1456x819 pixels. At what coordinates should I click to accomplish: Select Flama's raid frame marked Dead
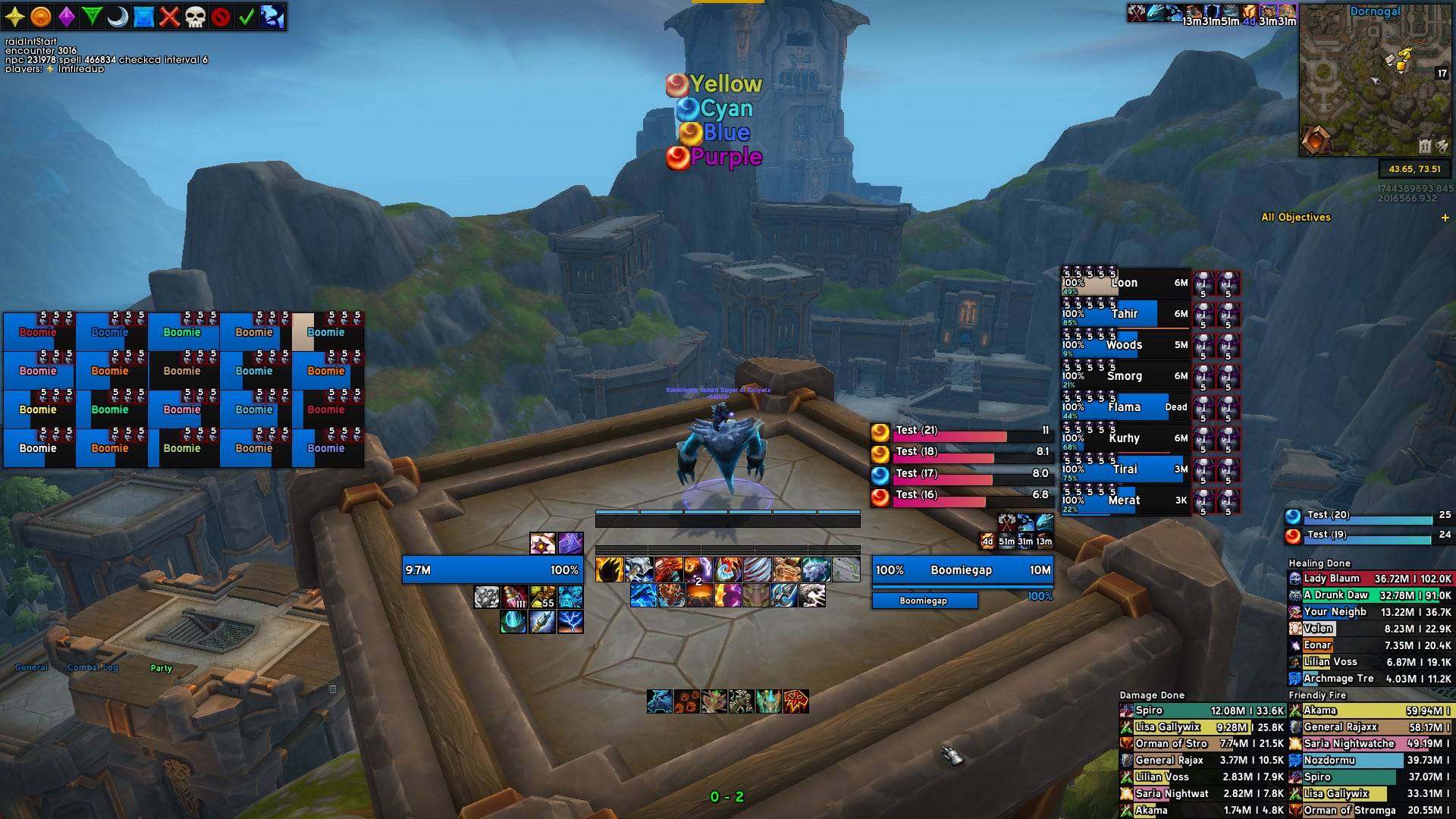click(1125, 406)
